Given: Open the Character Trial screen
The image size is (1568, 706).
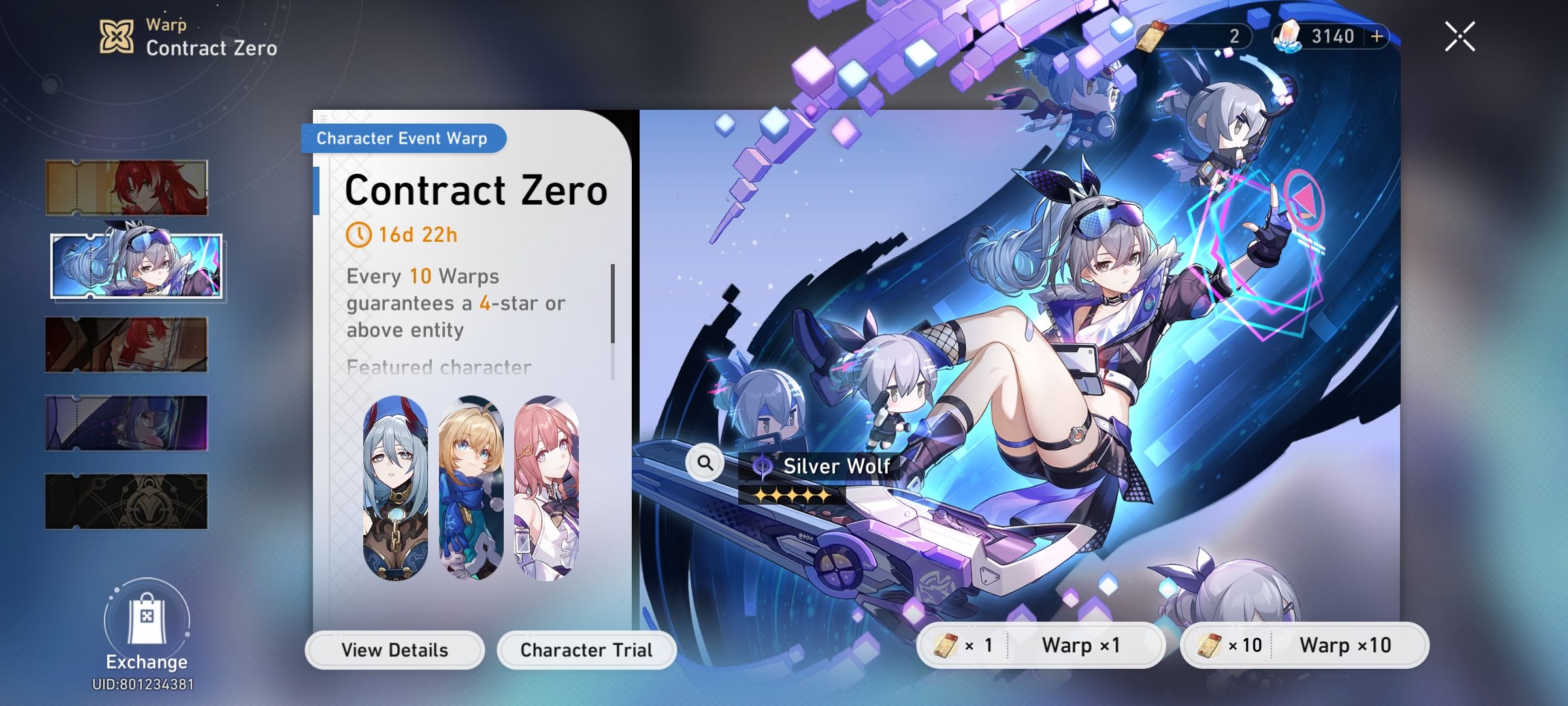Looking at the screenshot, I should tap(585, 650).
